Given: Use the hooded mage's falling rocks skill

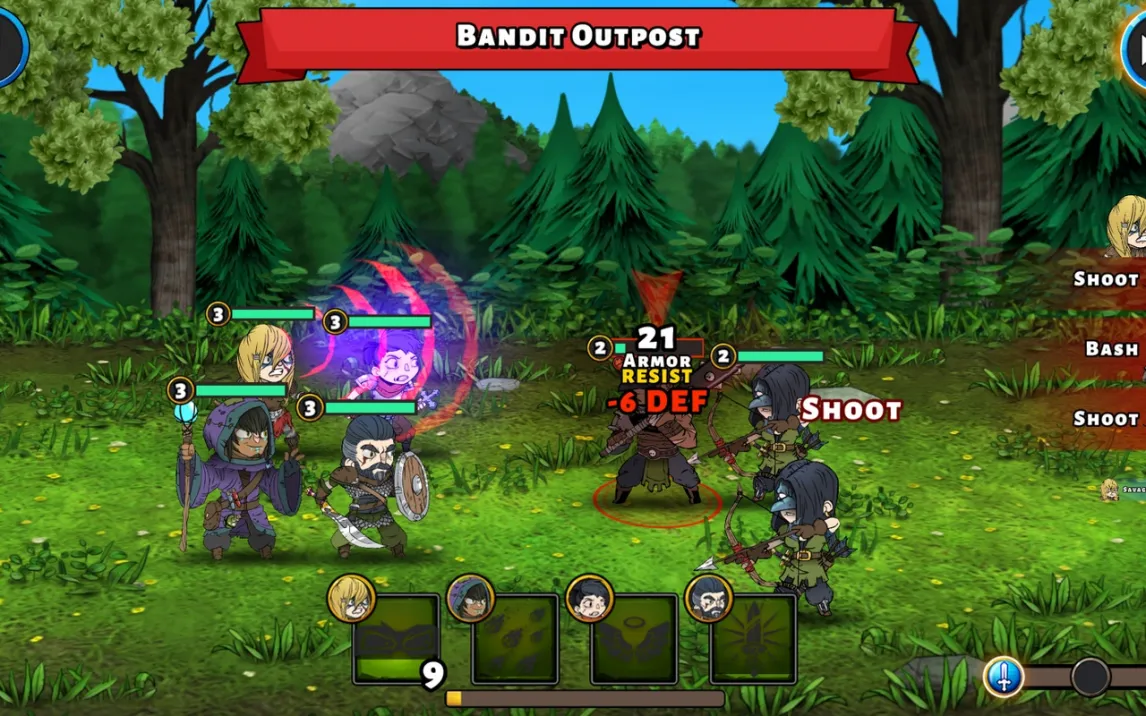Looking at the screenshot, I should pos(515,640).
